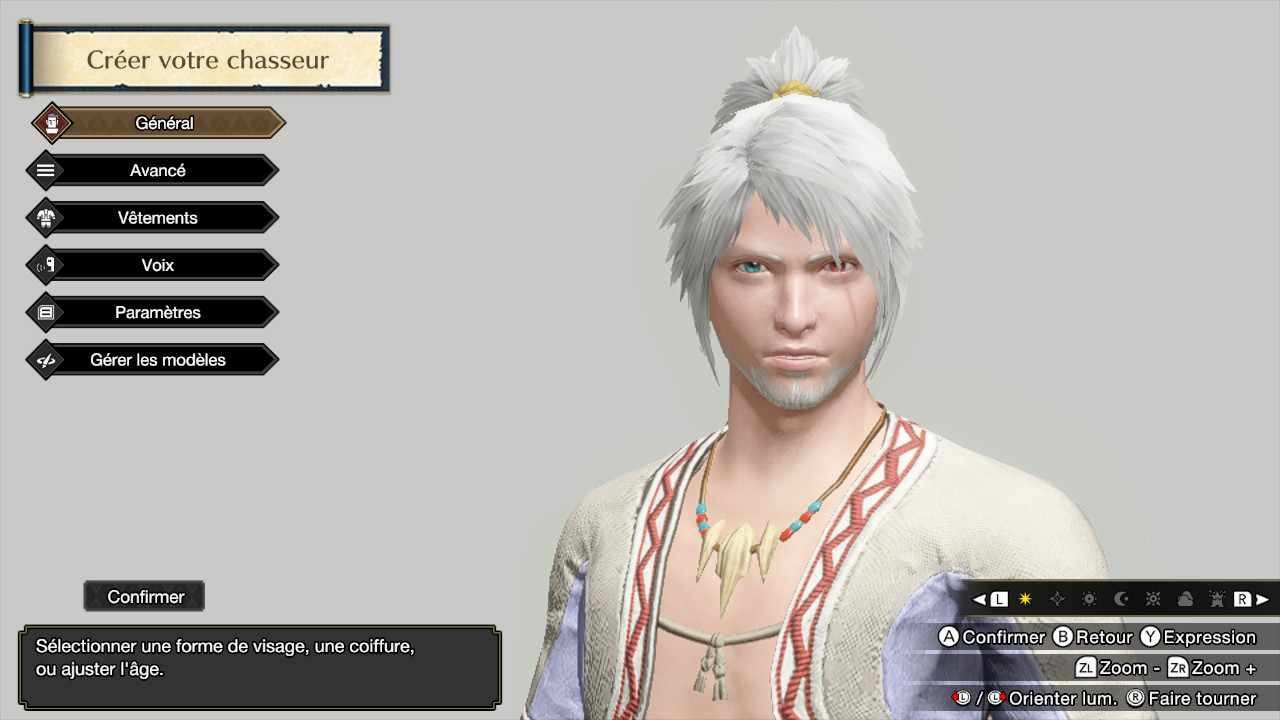Select the yellow star lighting preset
The height and width of the screenshot is (720, 1280).
(1025, 599)
